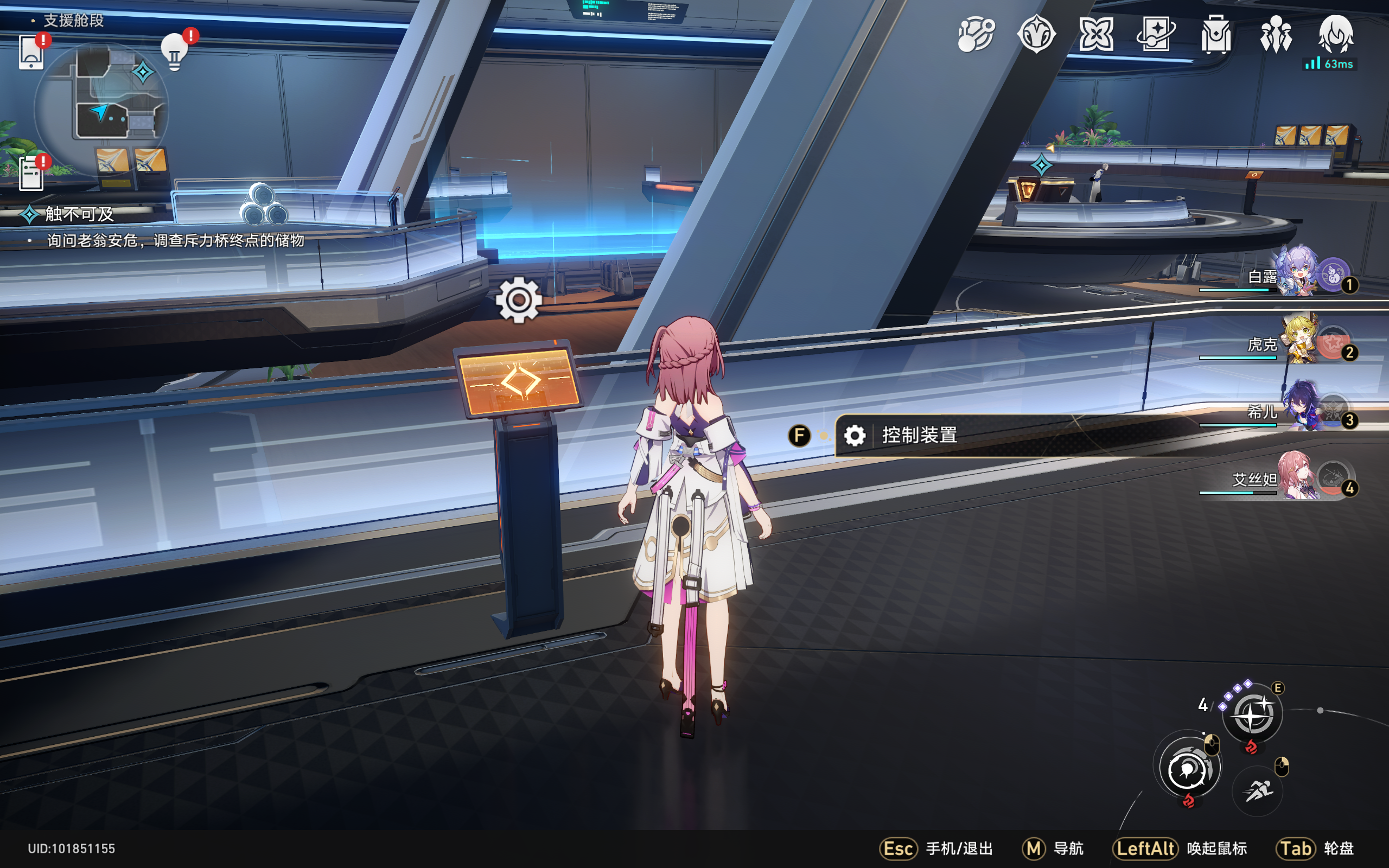Image resolution: width=1389 pixels, height=868 pixels.
Task: Open the phone menu icon
Action: (31, 52)
